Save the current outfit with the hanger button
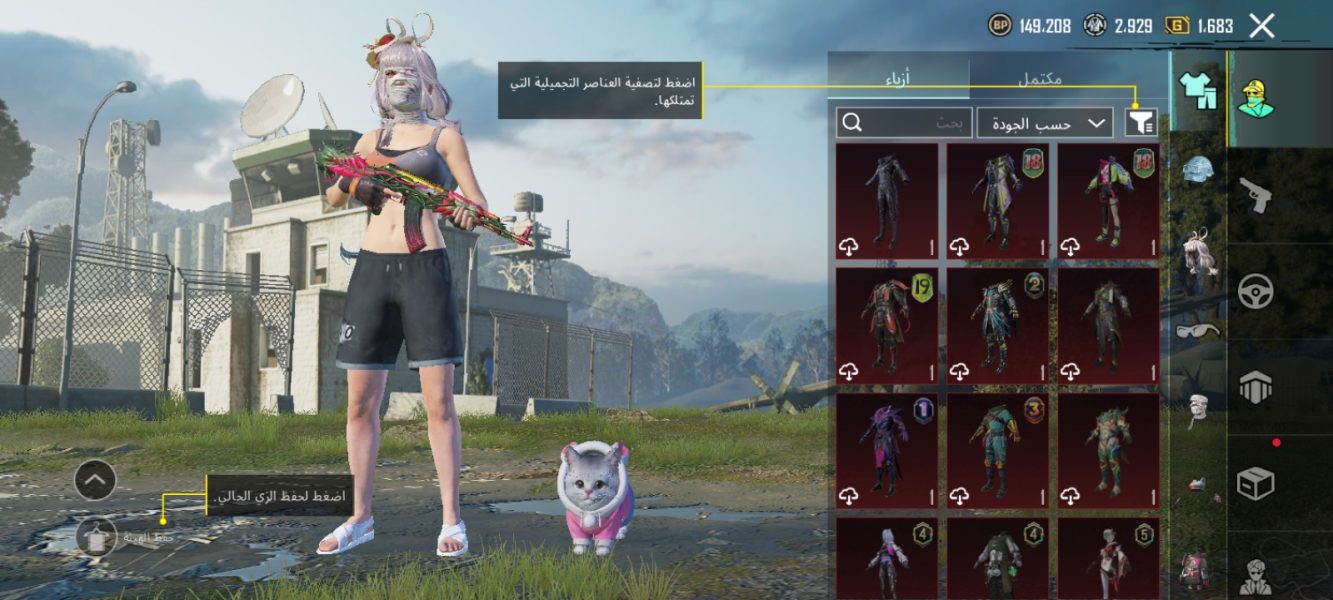 click(x=97, y=538)
